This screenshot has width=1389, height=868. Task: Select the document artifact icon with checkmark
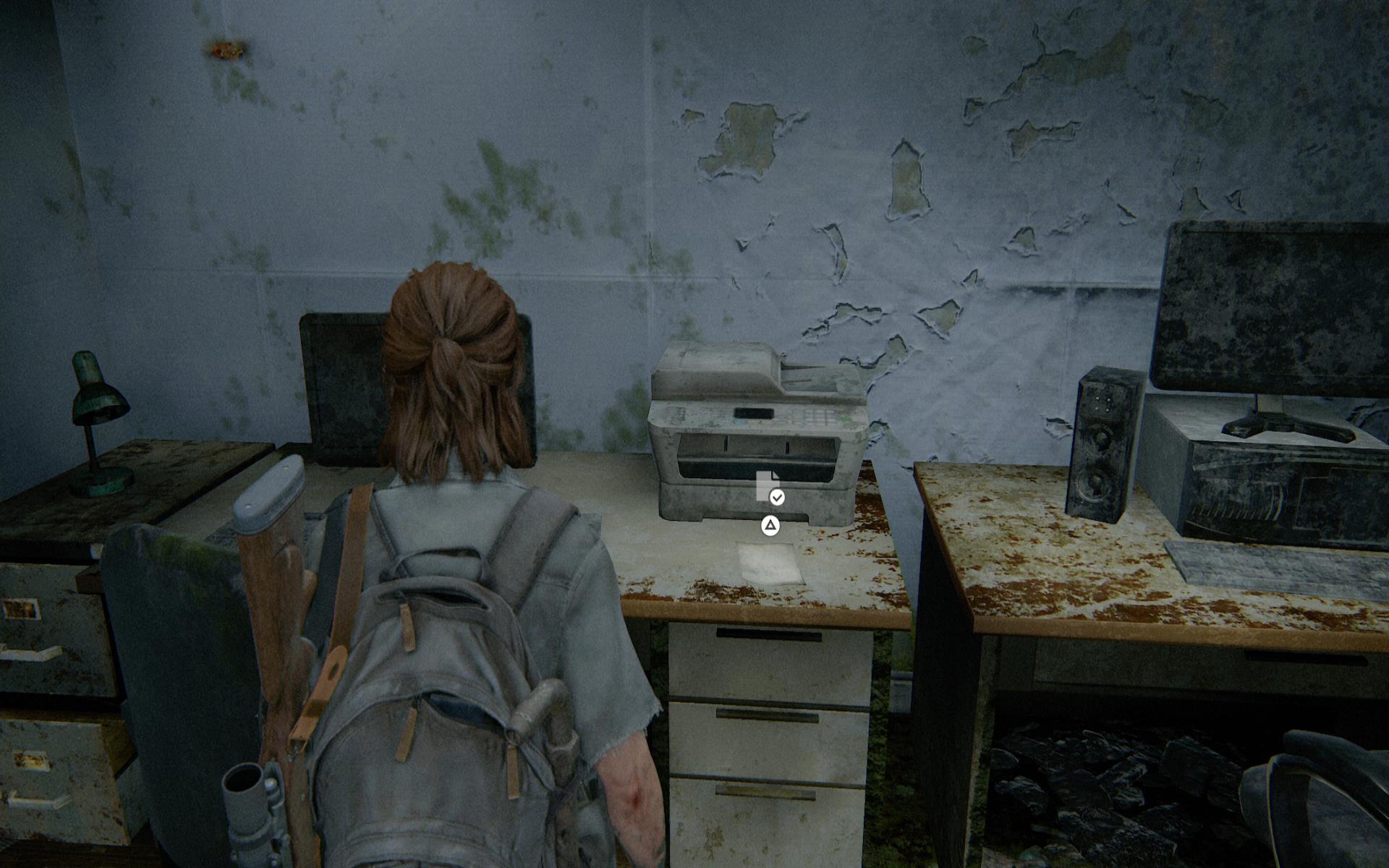[769, 487]
